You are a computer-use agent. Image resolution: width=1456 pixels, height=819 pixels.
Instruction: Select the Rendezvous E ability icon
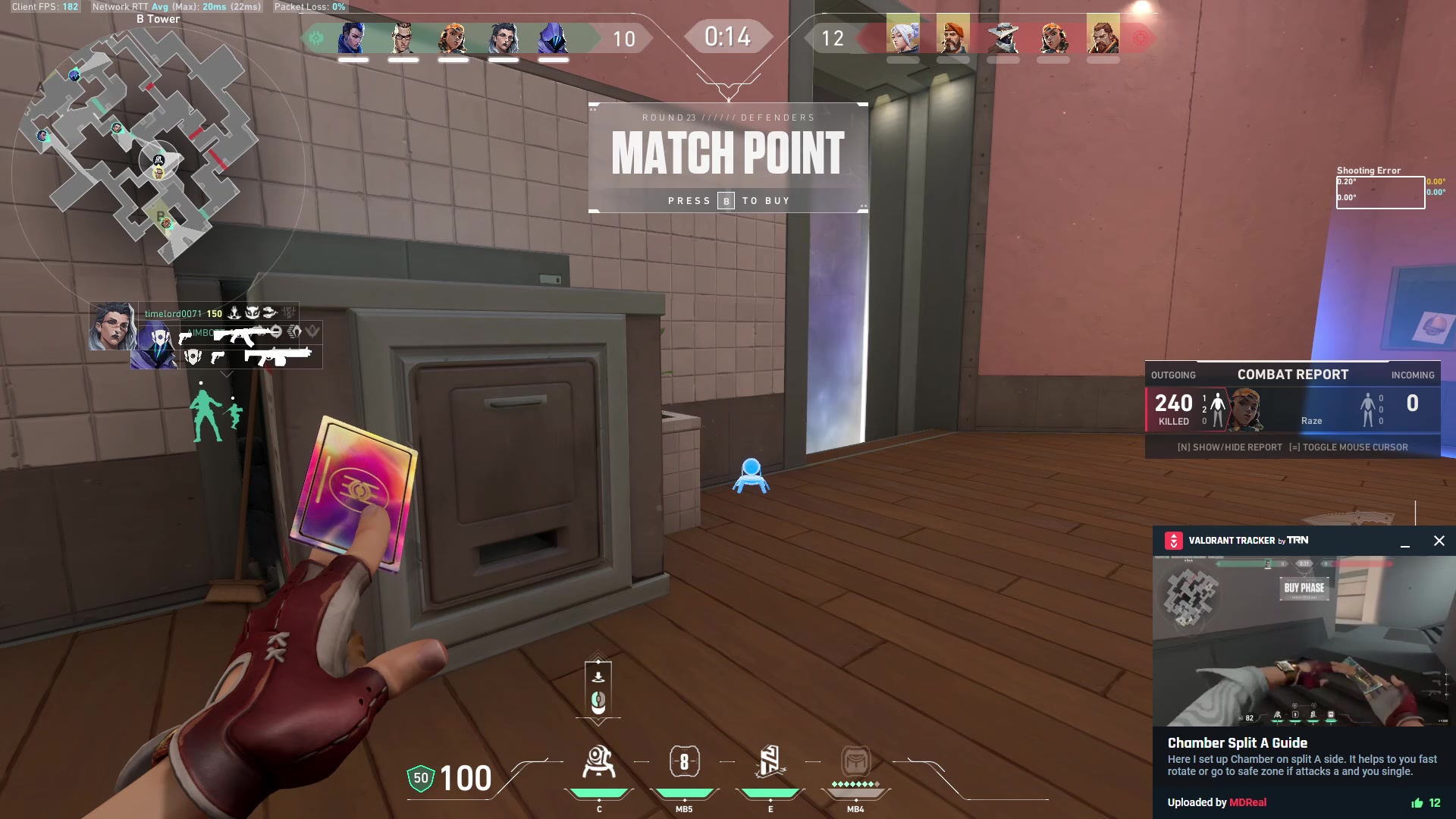pyautogui.click(x=770, y=762)
